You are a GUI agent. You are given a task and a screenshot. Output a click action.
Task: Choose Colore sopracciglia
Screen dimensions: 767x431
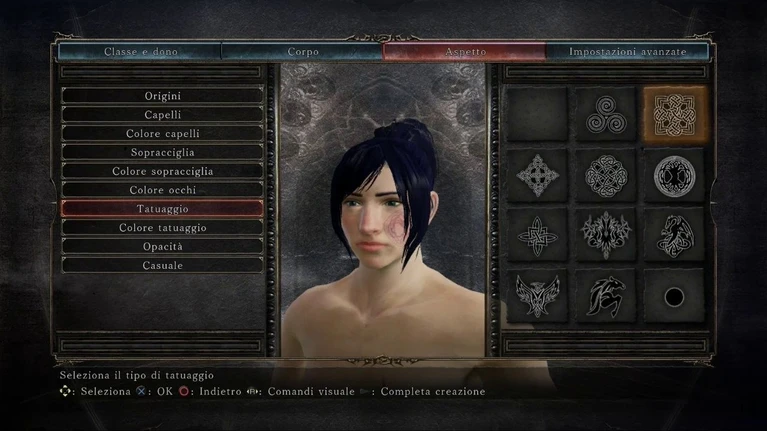[x=162, y=171]
